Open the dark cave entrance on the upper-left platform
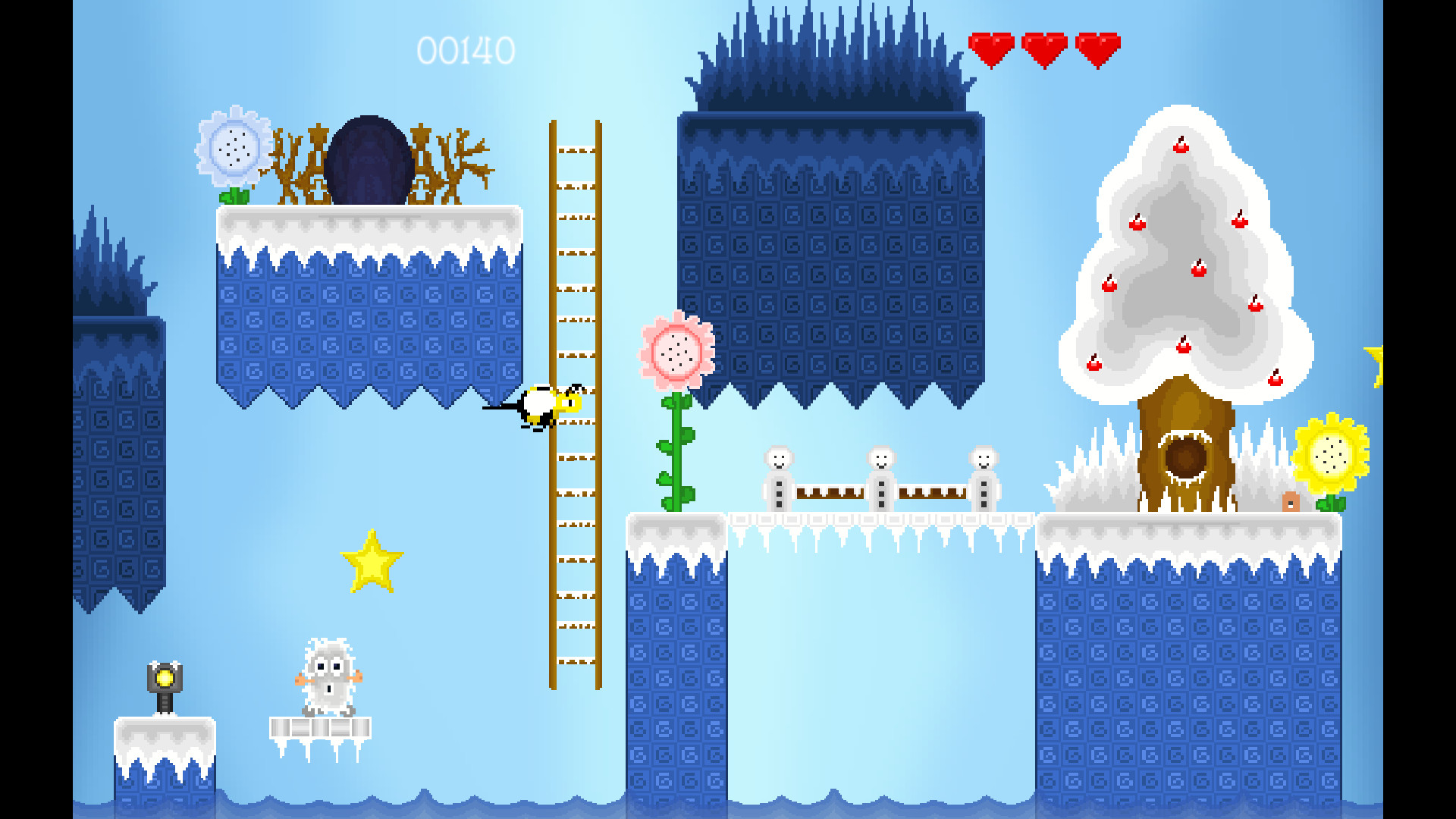Image resolution: width=1456 pixels, height=819 pixels. (373, 159)
